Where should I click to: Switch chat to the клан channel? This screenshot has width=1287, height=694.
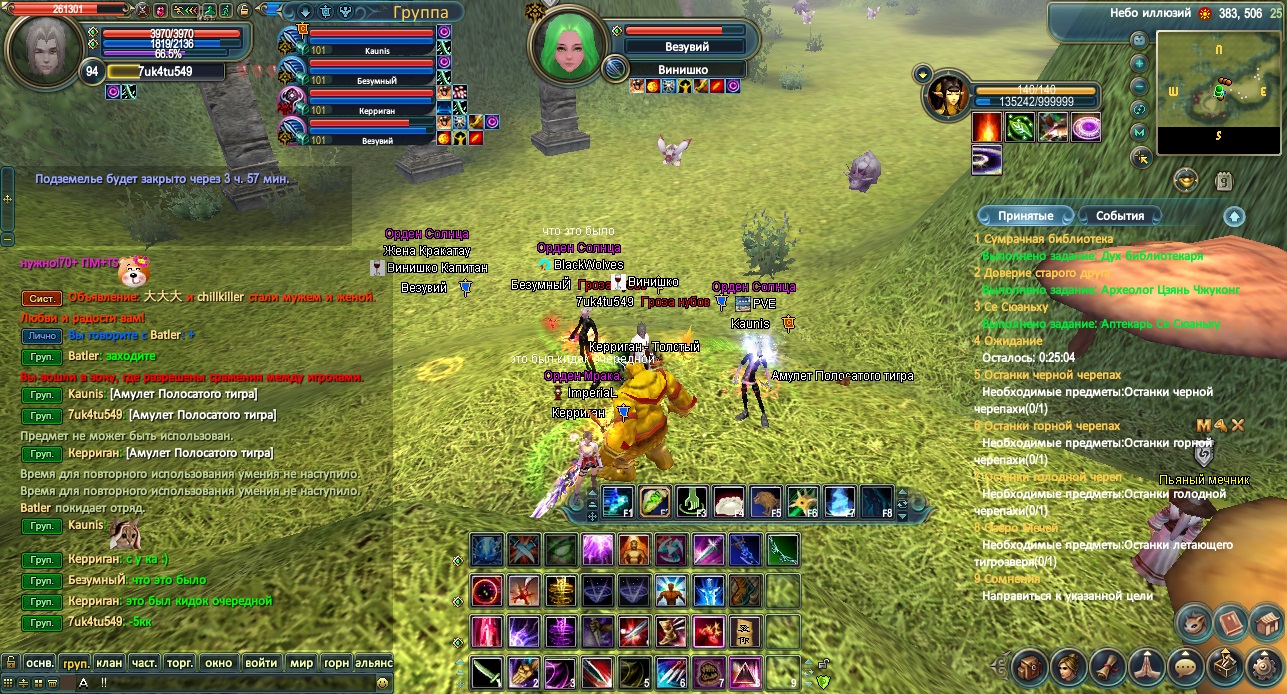[x=110, y=662]
